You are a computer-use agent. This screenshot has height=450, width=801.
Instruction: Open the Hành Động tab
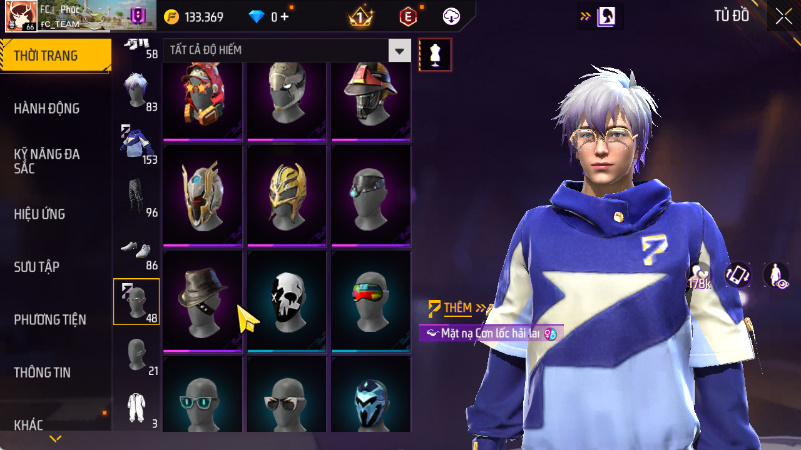[47, 108]
